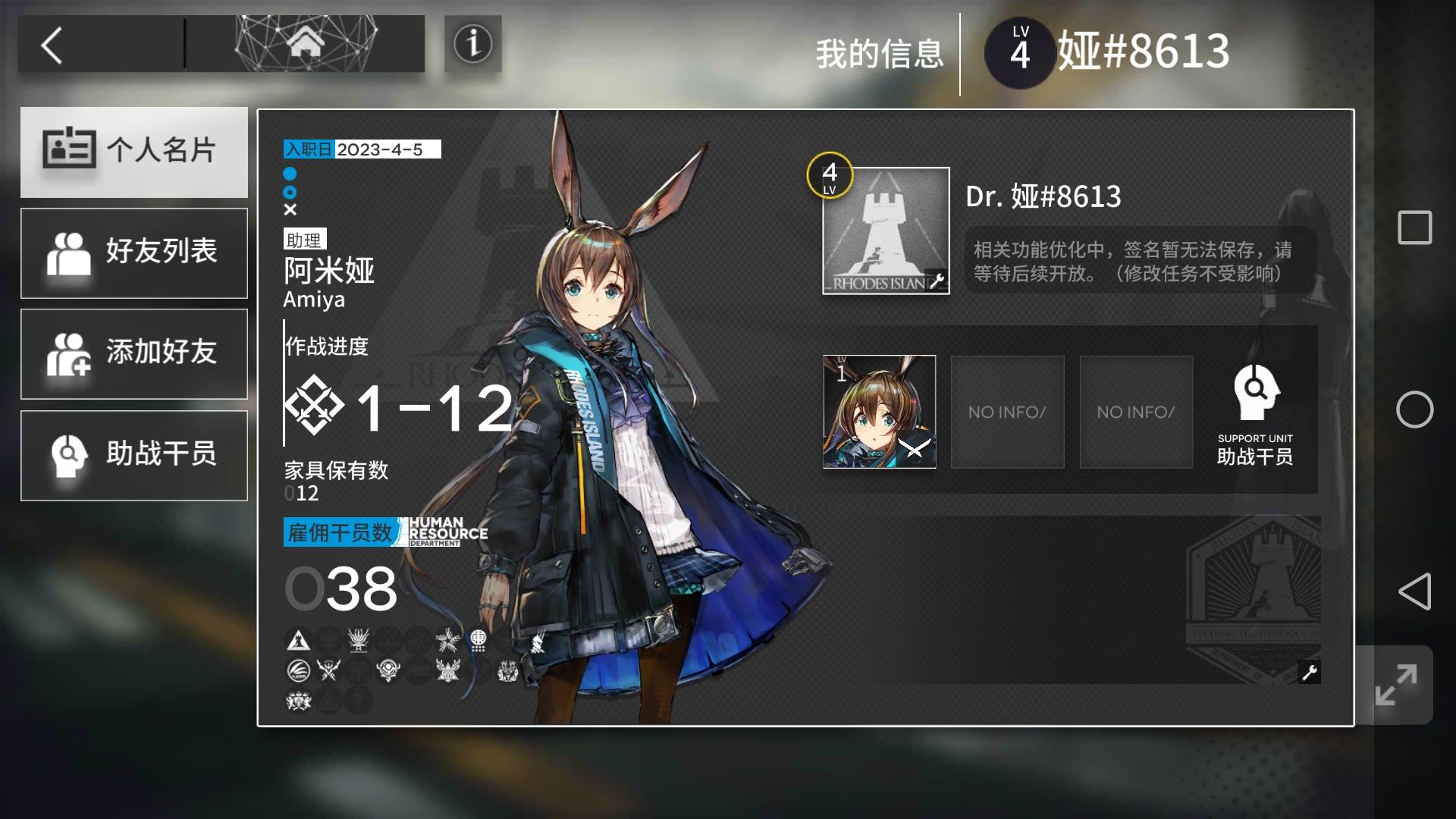Click the Higashi 東 faction emblem
1456x819 pixels.
tap(479, 639)
